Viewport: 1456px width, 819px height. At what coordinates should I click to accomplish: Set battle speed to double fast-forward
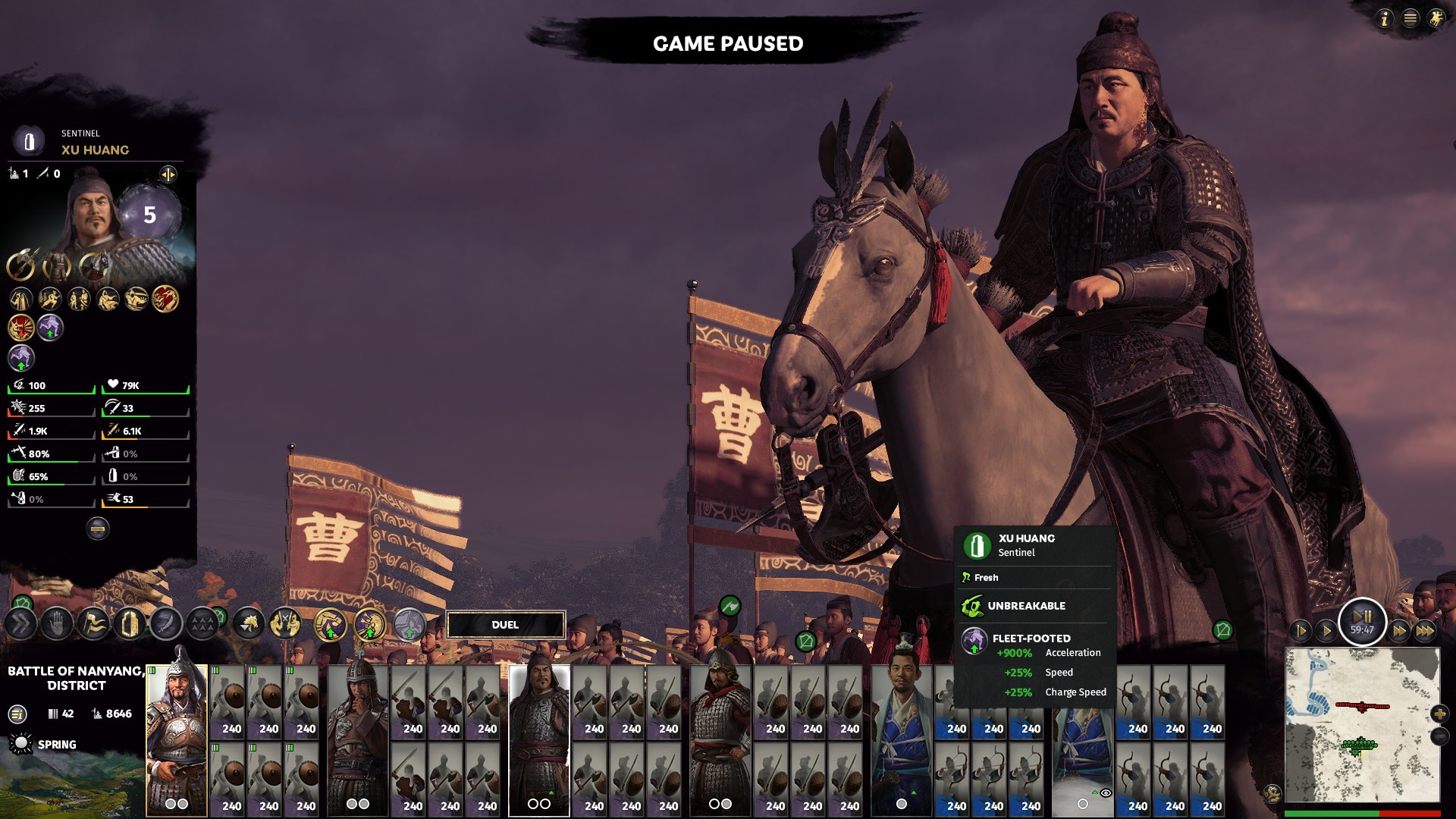(x=1400, y=630)
